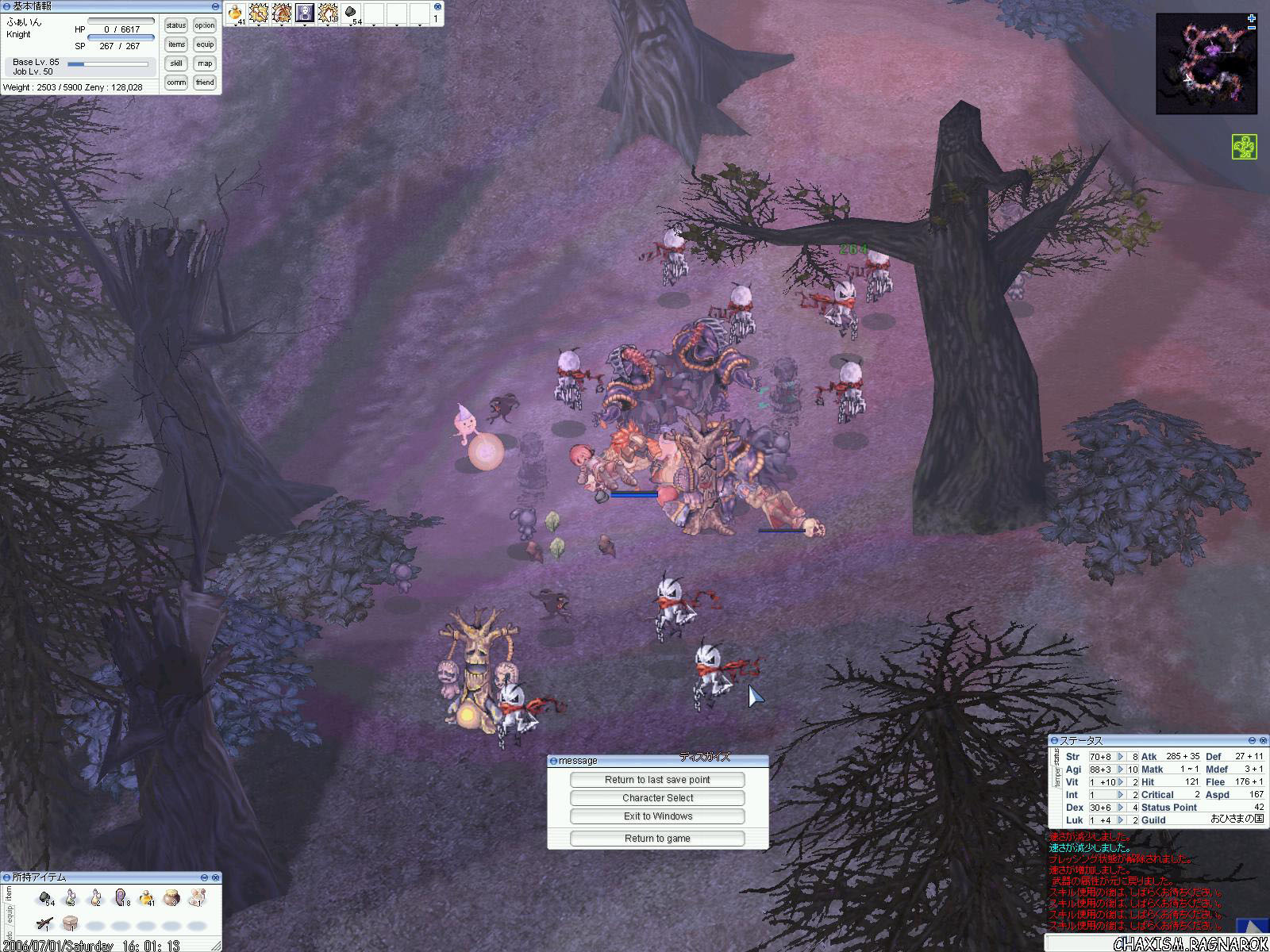The image size is (1270, 952).
Task: Click Return to game
Action: [657, 839]
